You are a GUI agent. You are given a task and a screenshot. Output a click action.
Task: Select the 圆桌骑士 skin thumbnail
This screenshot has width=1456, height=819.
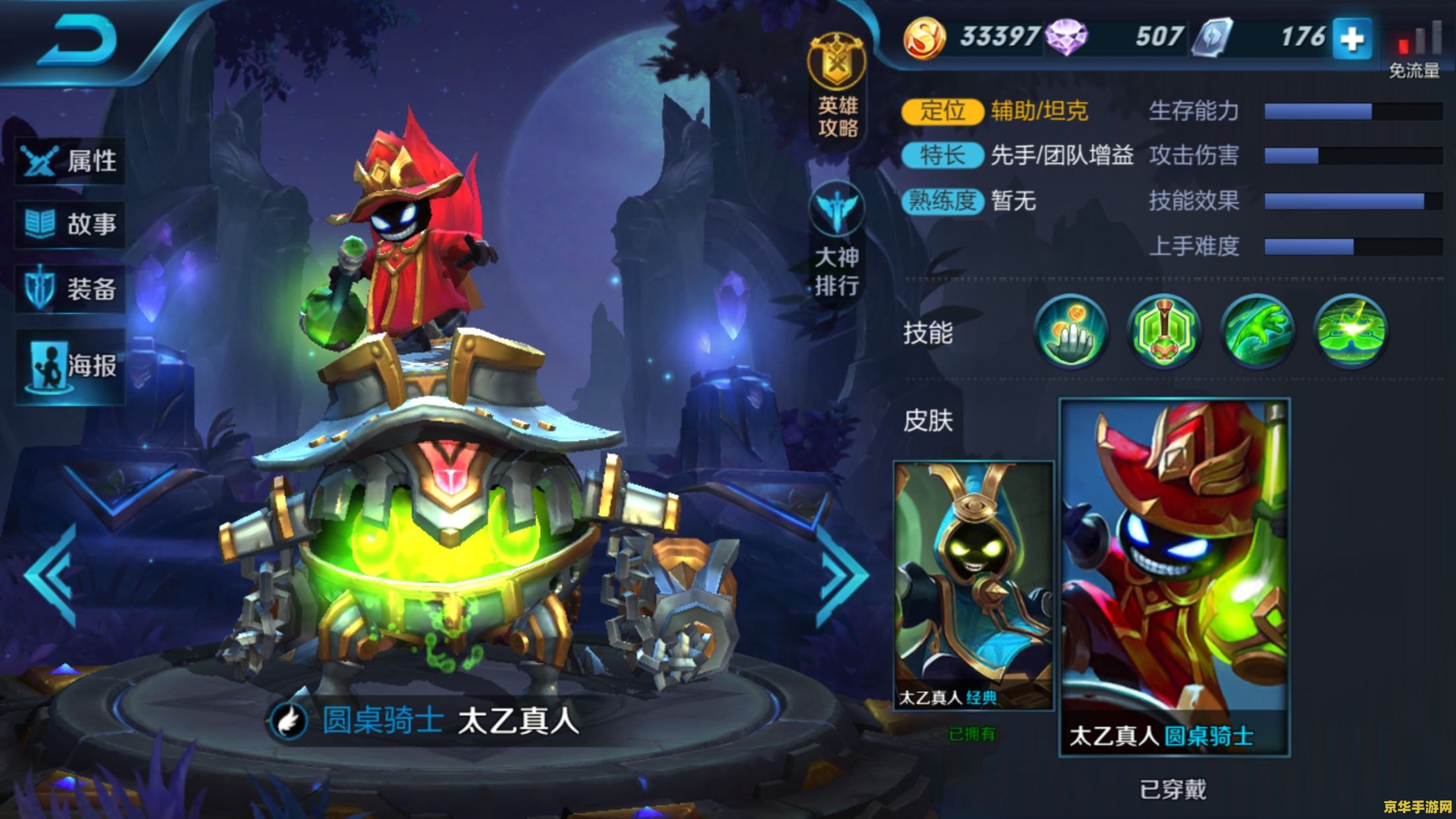point(1174,577)
